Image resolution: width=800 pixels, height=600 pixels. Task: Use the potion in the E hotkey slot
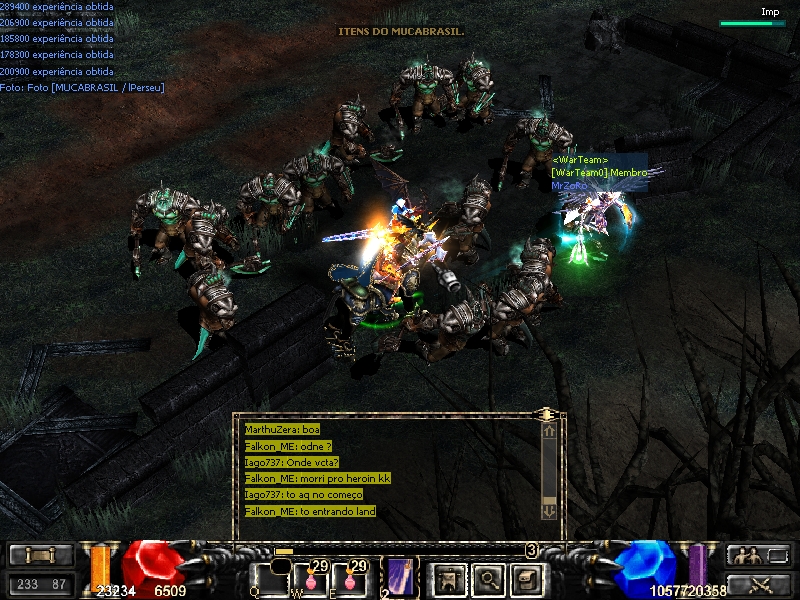(x=349, y=579)
